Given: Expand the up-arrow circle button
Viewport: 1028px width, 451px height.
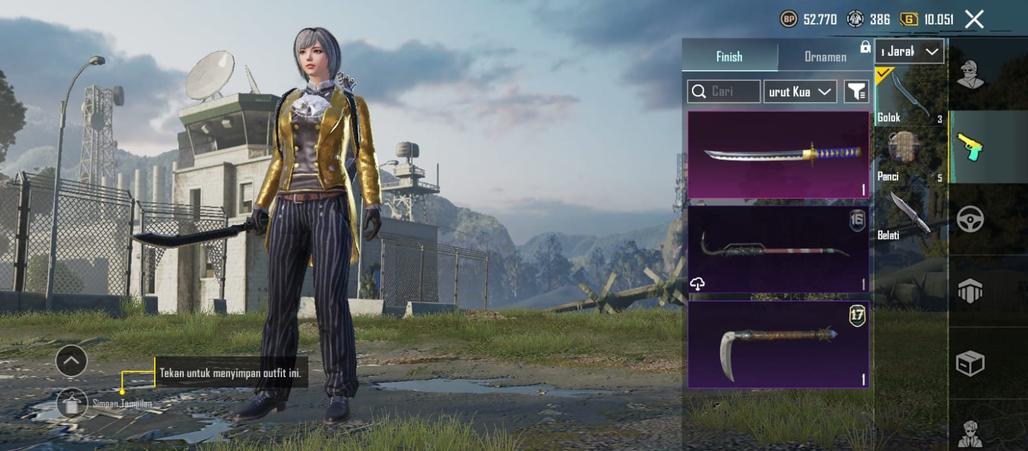Looking at the screenshot, I should pyautogui.click(x=71, y=360).
